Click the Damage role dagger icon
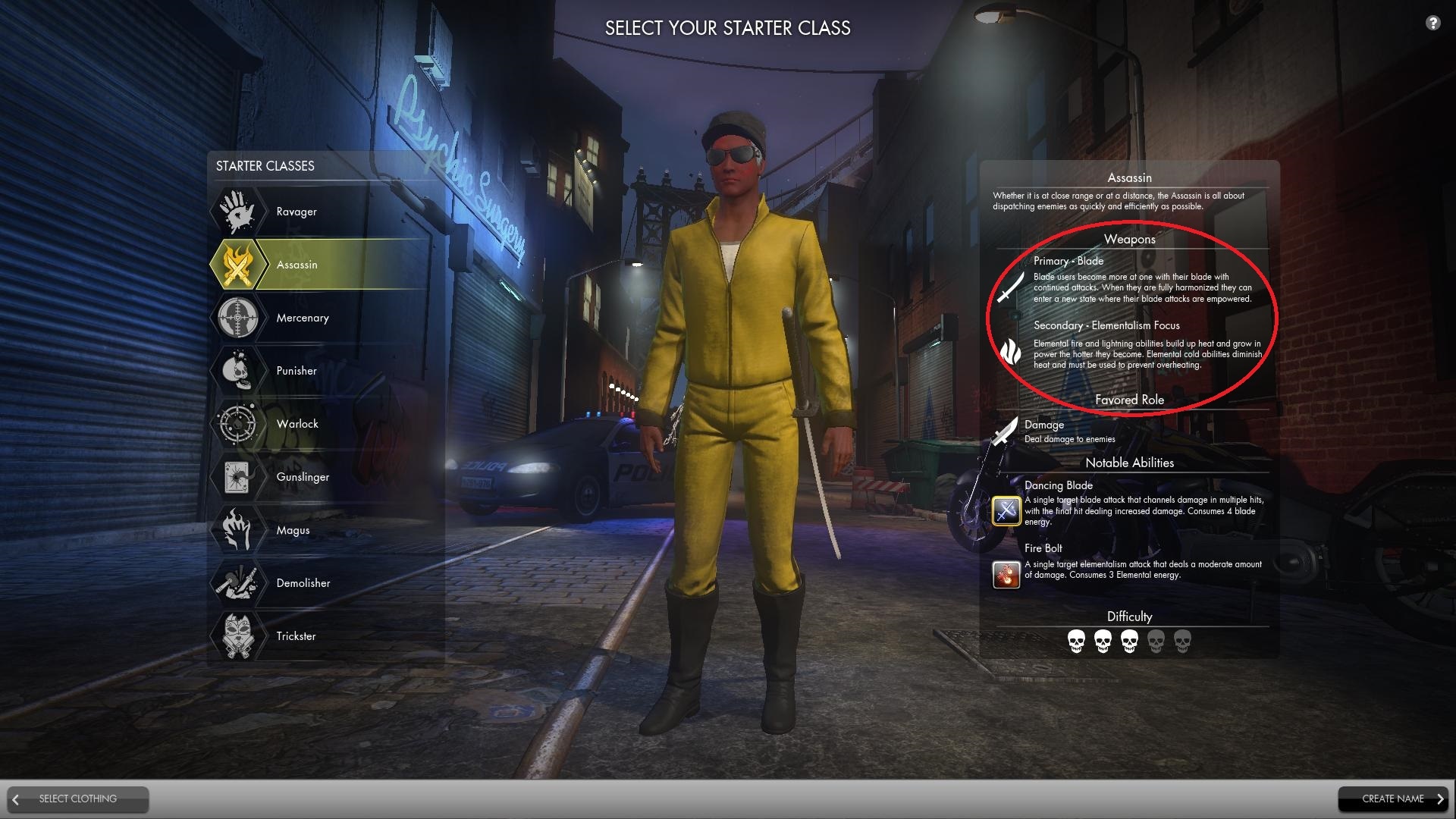 coord(1003,431)
